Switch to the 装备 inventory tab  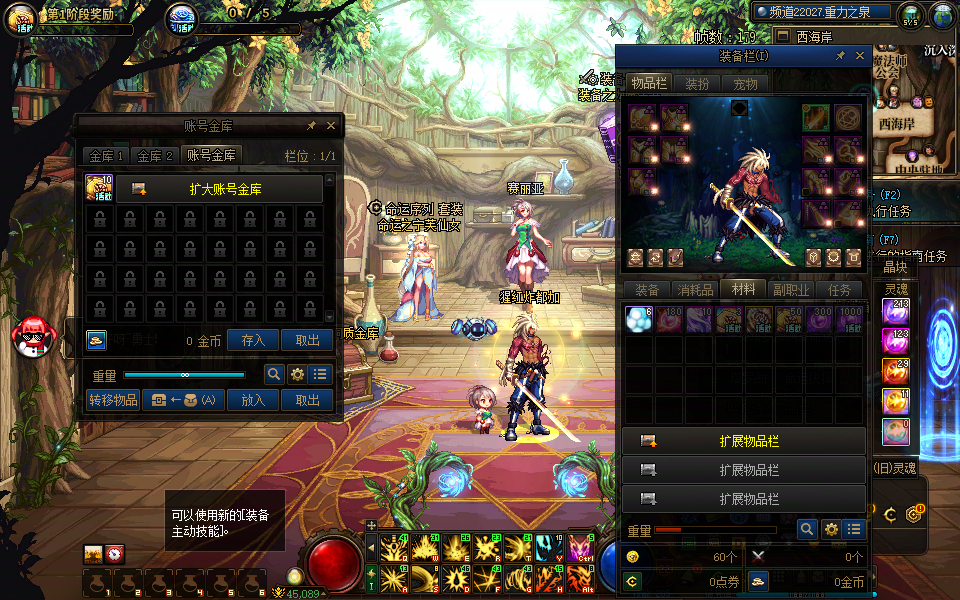647,290
